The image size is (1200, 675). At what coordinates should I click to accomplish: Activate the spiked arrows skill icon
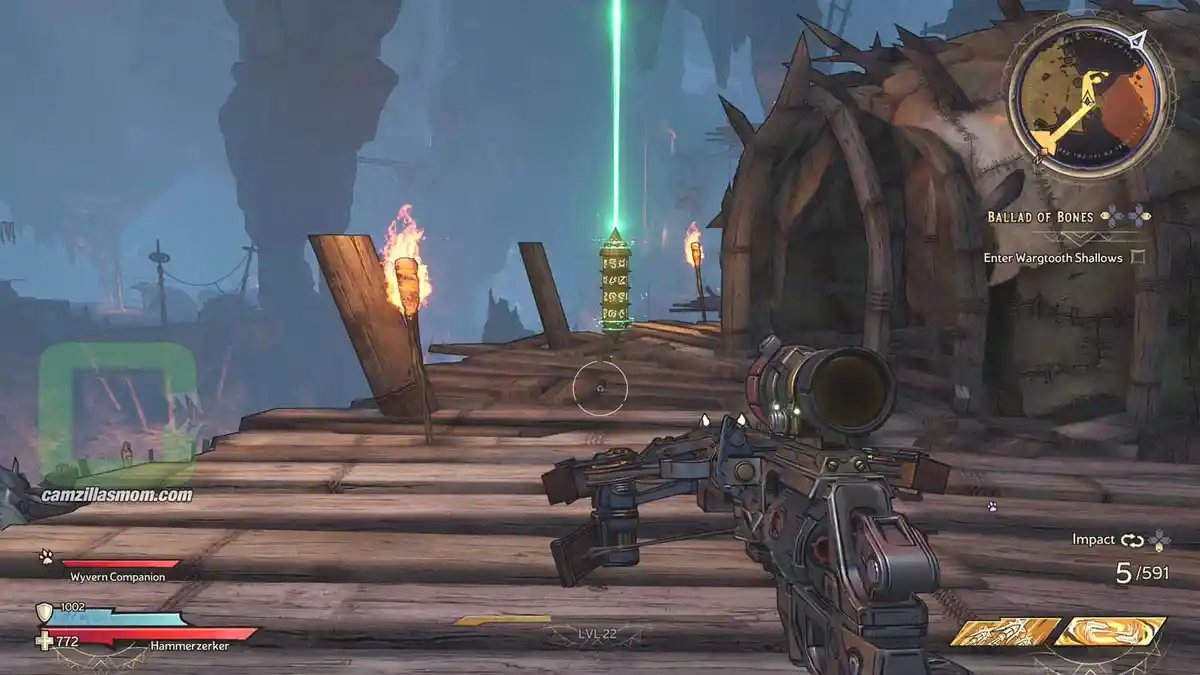pyautogui.click(x=1005, y=632)
